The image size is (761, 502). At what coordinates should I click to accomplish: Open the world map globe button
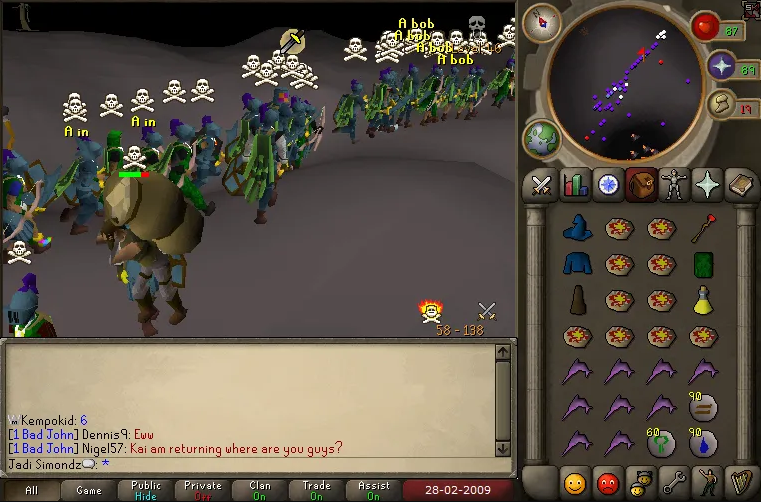click(540, 138)
